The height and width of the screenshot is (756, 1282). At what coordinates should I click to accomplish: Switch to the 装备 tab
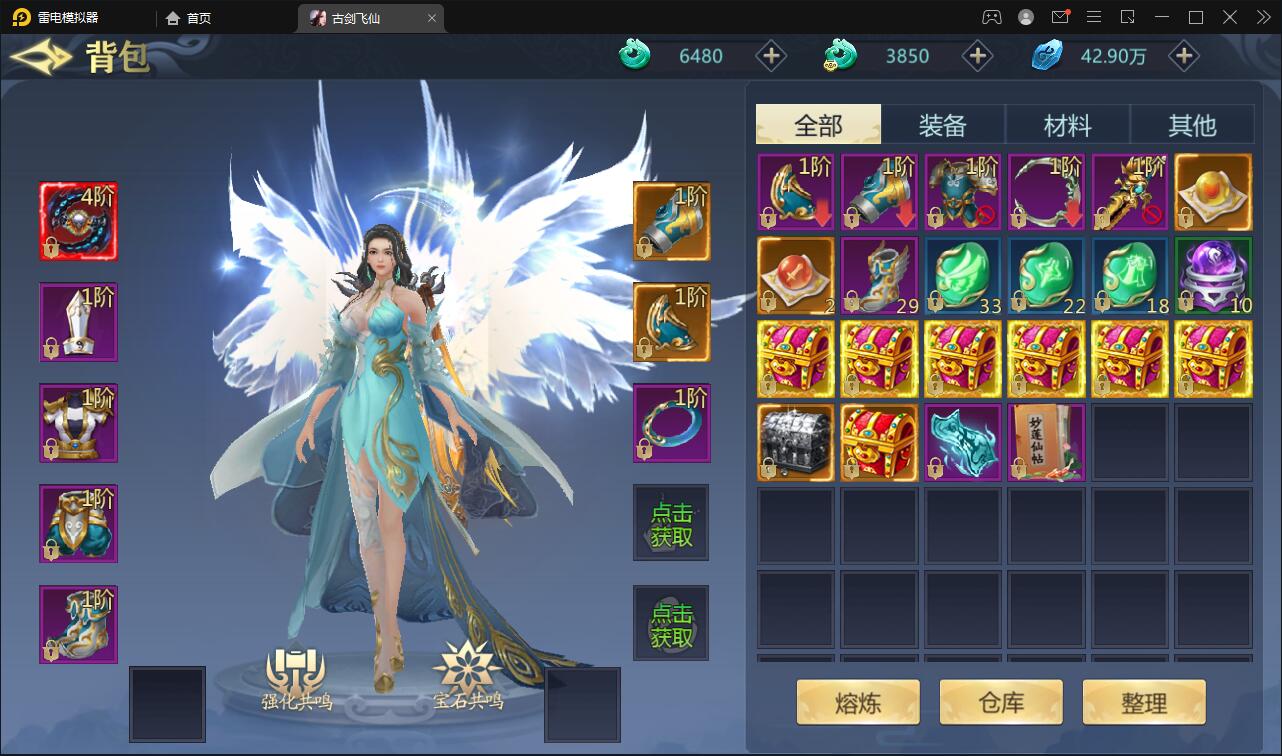point(942,123)
